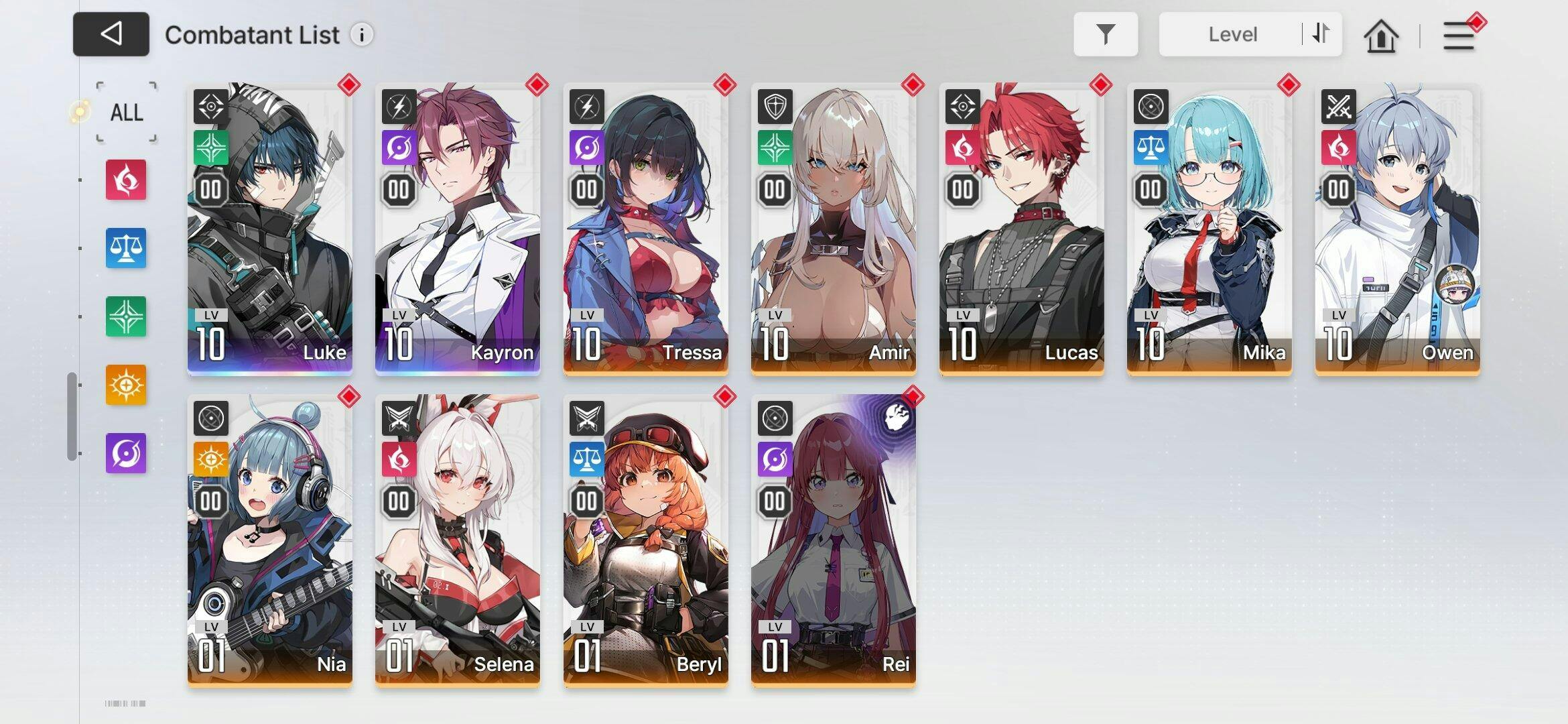Viewport: 1568px width, 724px height.
Task: Show ALL combatants filter
Action: (127, 112)
